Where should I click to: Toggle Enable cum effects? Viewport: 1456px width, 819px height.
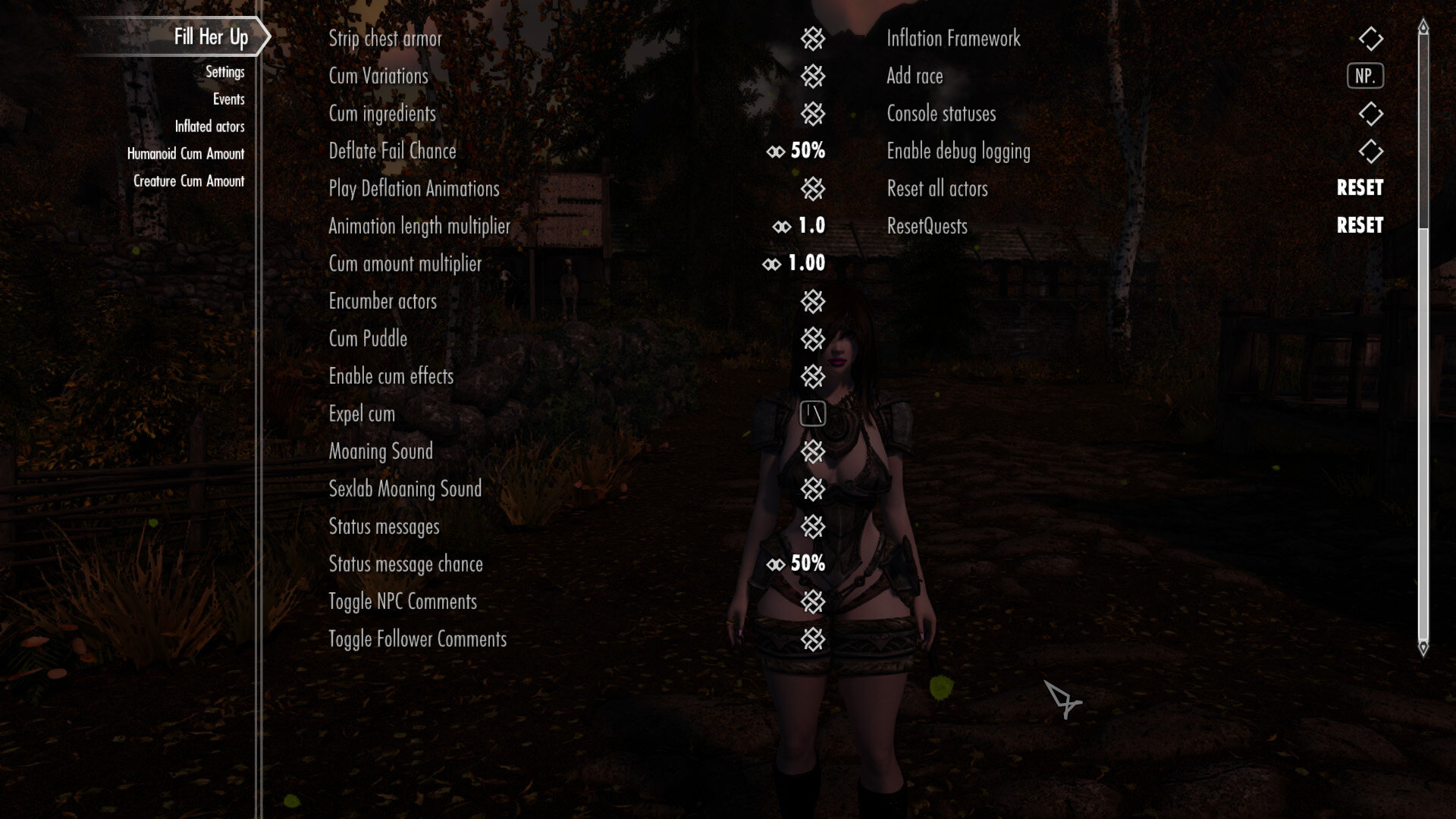pos(814,376)
